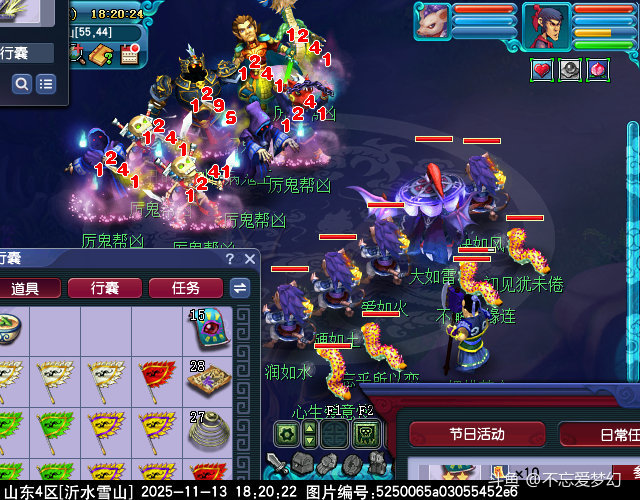Activate the skull skill in F2 slot
Image resolution: width=640 pixels, height=500 pixels.
365,435
